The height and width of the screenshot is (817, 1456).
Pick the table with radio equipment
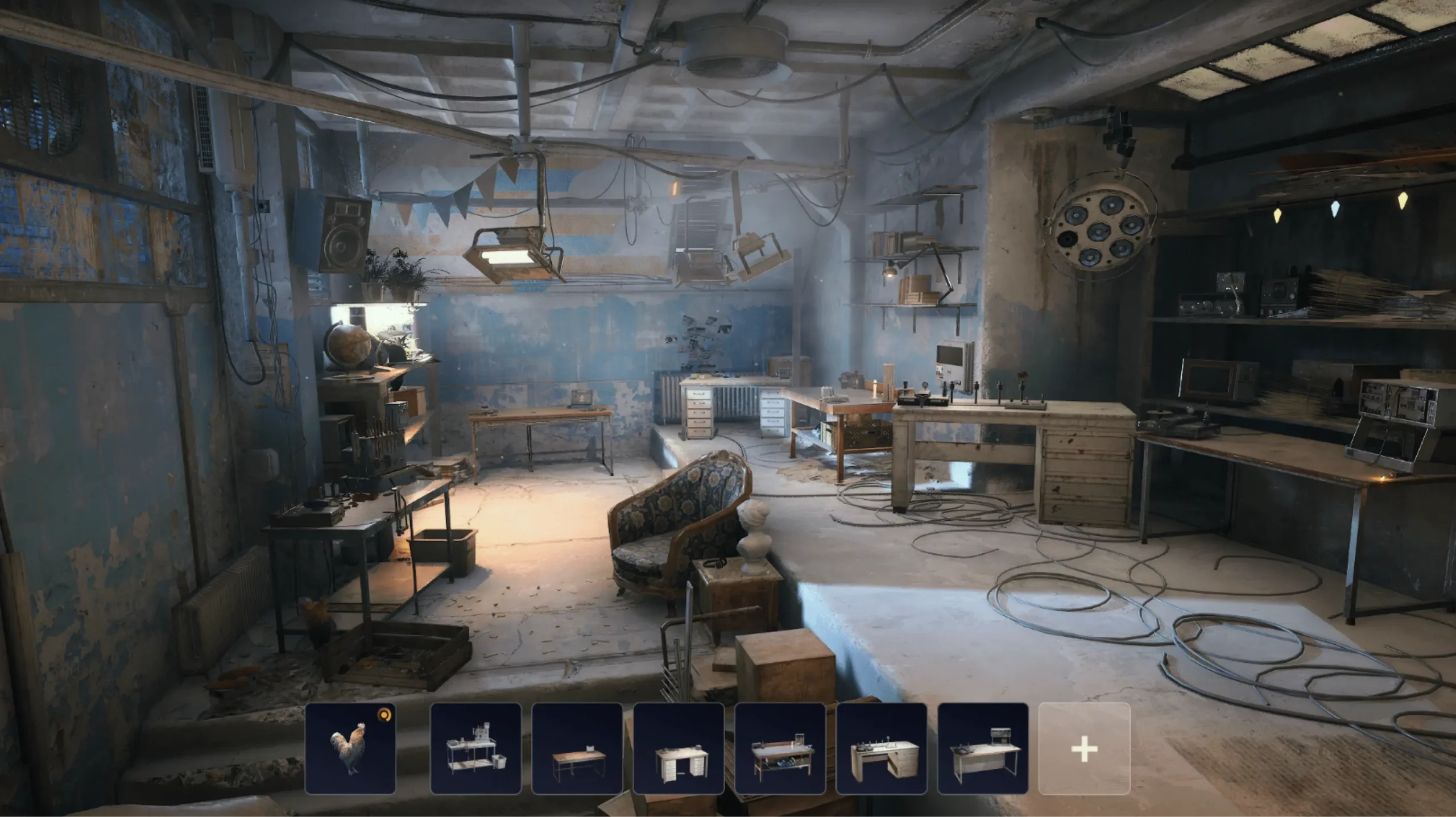[x=982, y=748]
